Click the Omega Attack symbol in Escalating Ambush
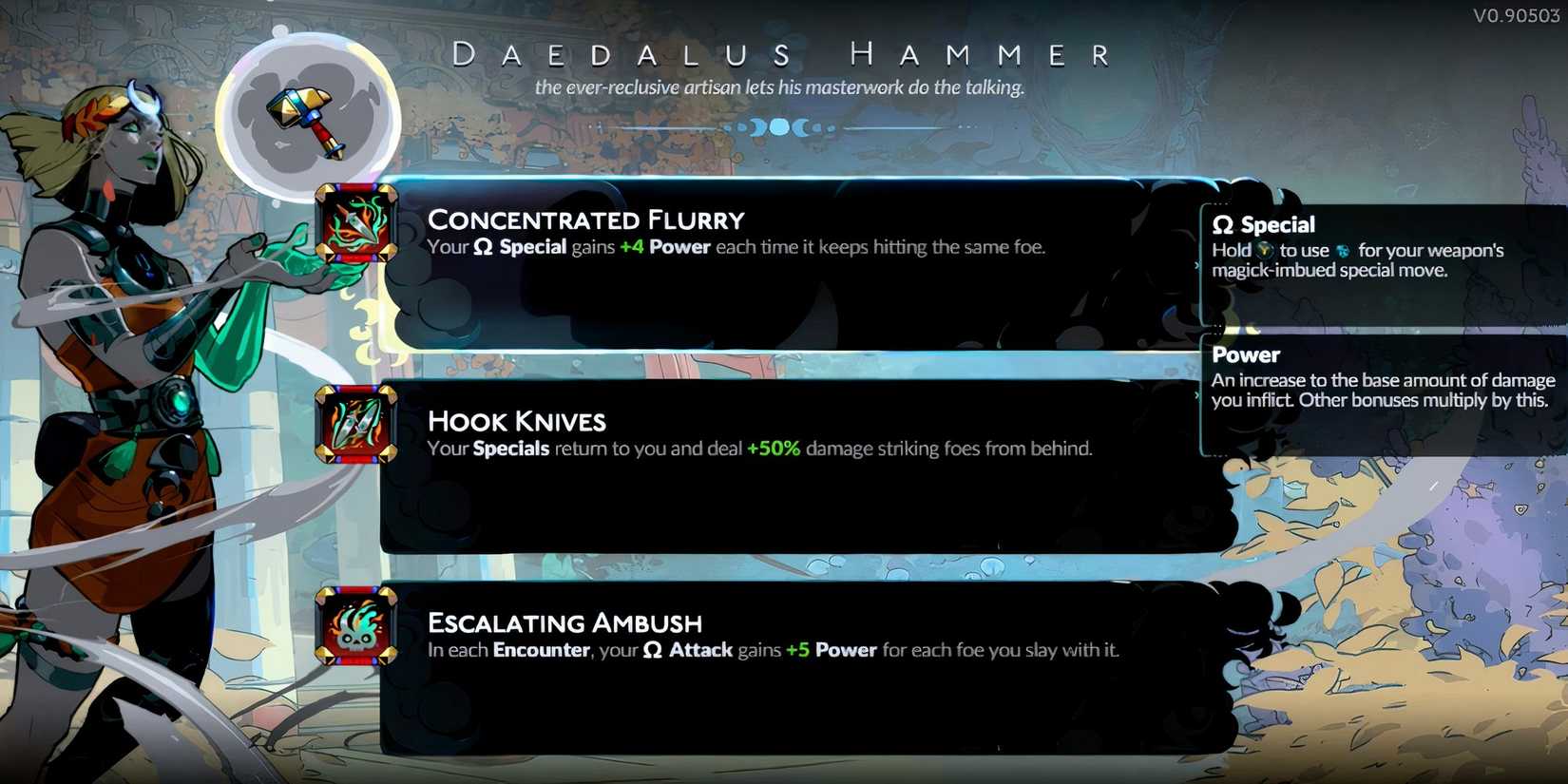Screen dimensions: 1568x784 [x=653, y=651]
